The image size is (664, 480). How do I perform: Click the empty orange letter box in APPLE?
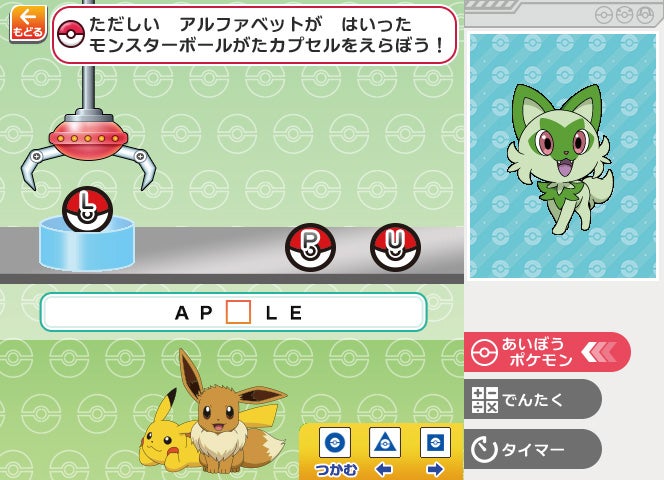click(x=238, y=312)
